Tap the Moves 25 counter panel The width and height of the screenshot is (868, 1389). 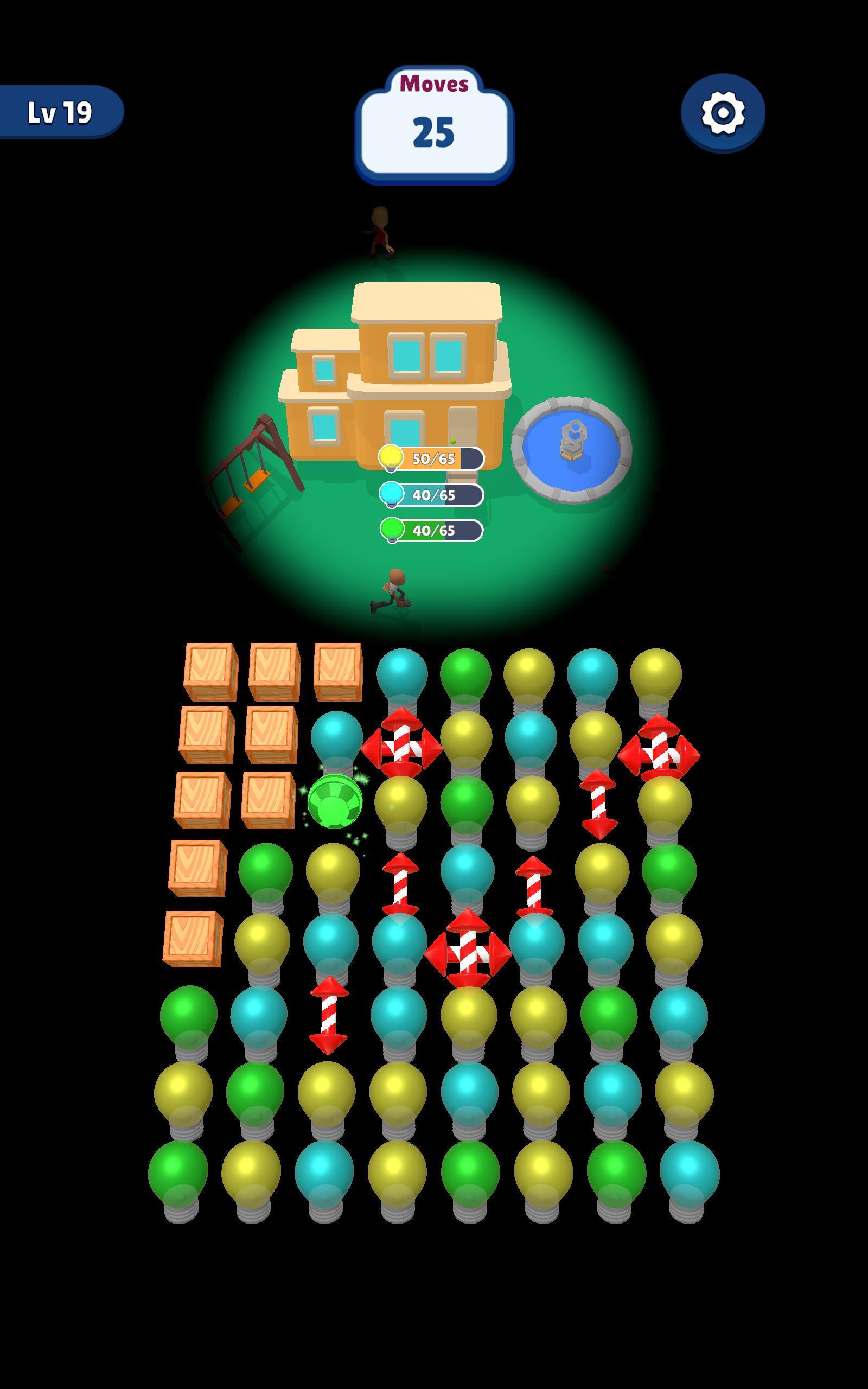click(435, 129)
